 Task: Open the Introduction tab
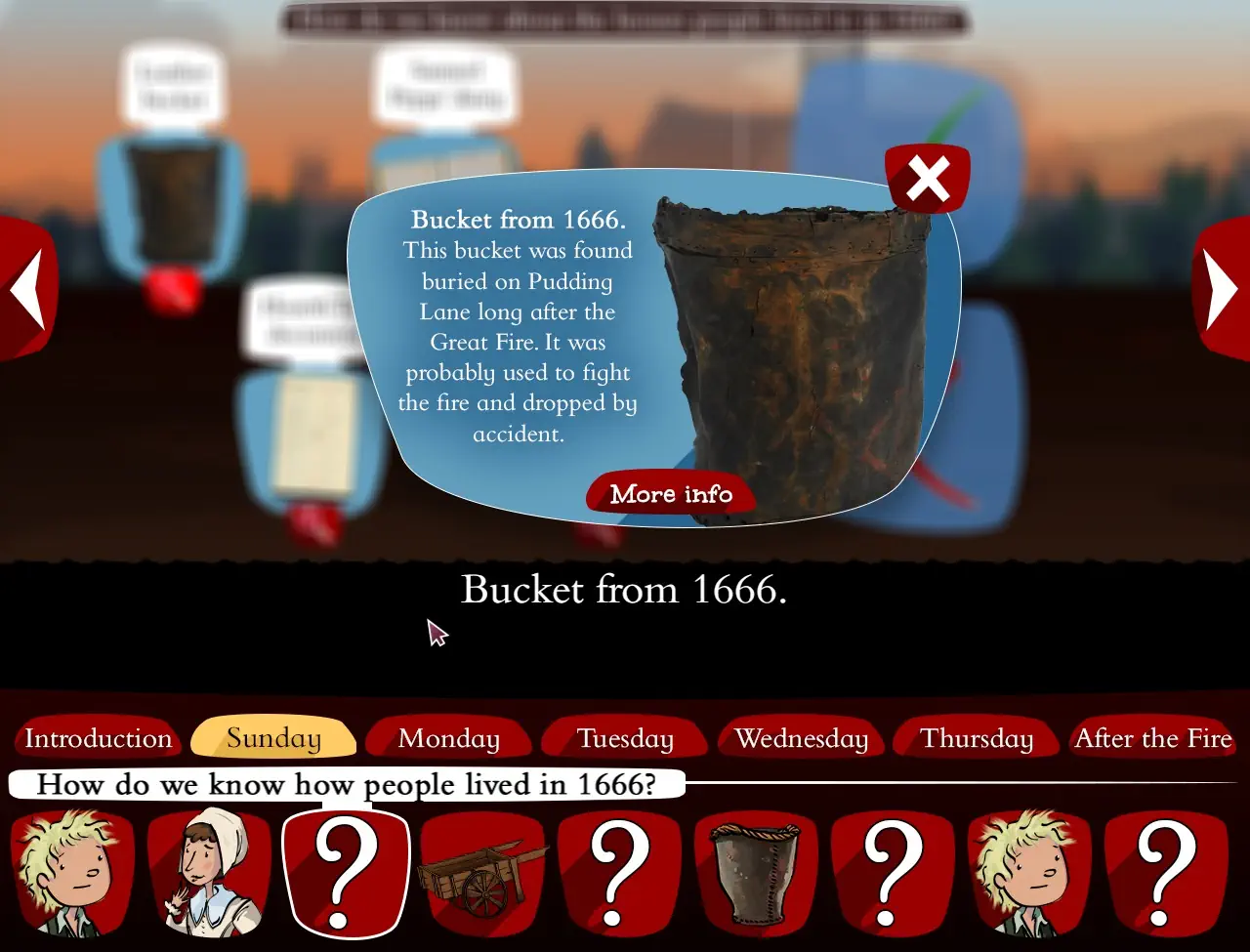98,739
